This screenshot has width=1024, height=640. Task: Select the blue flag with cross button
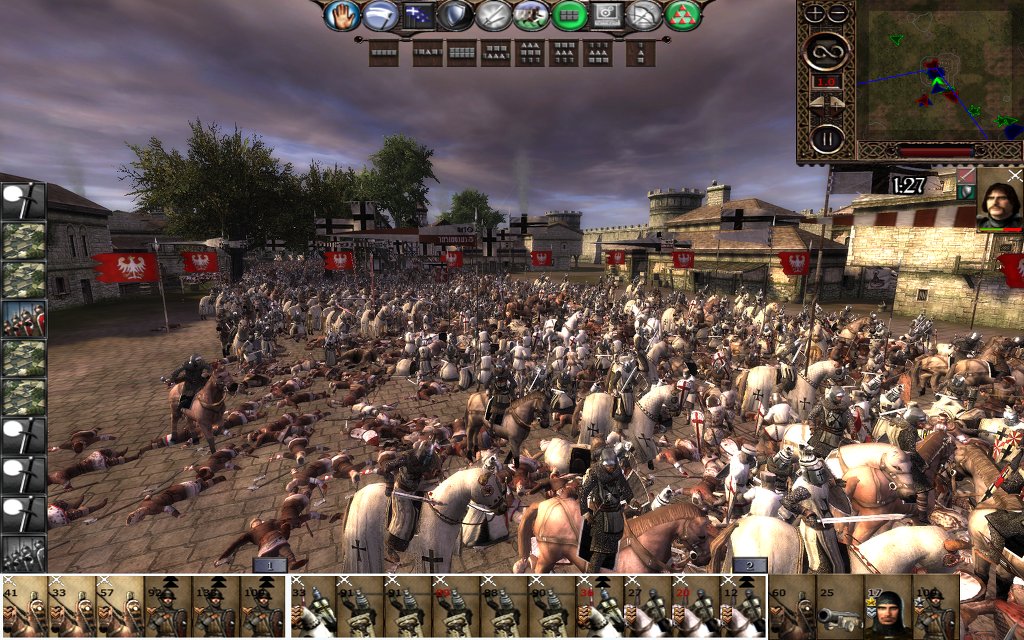417,15
